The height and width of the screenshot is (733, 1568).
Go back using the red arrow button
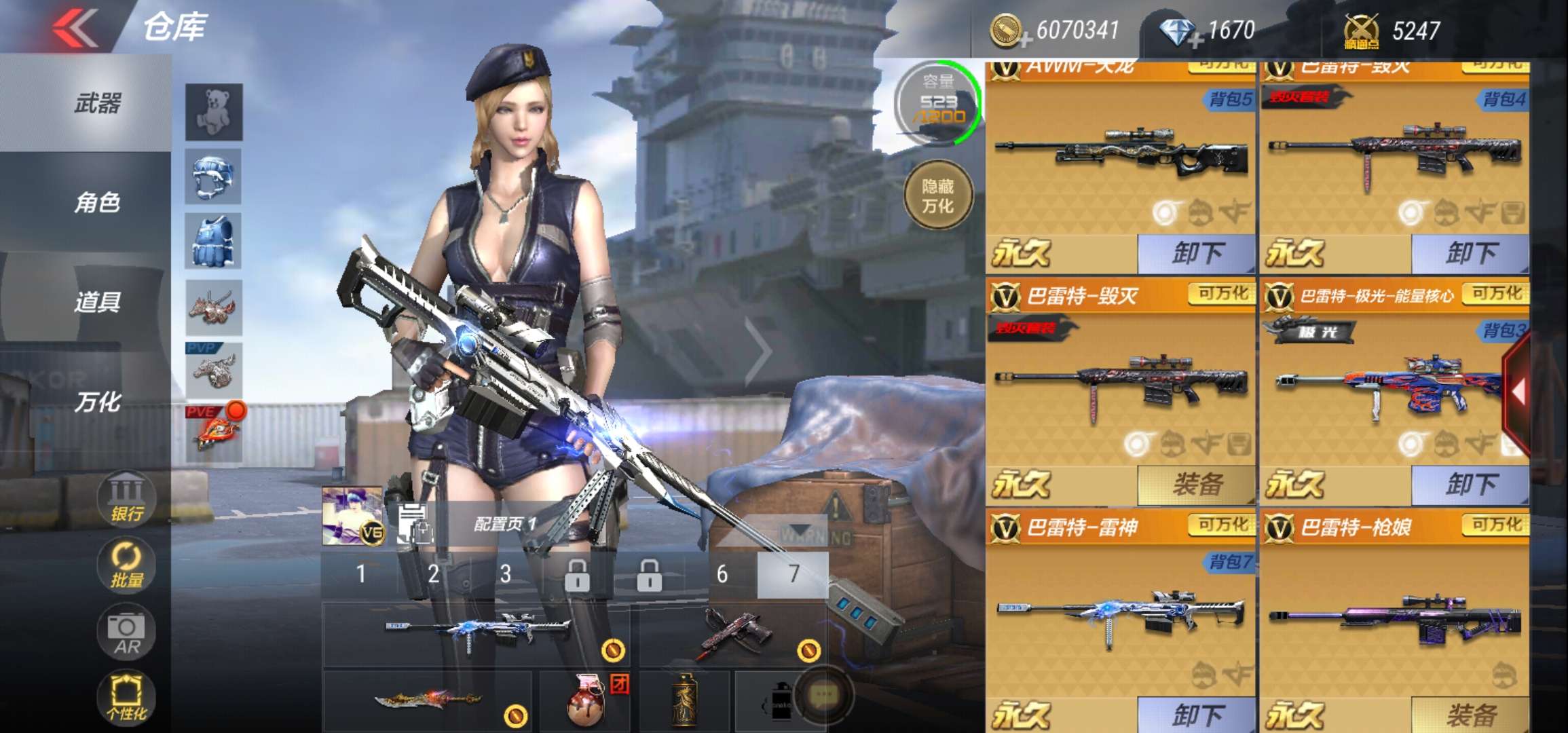pos(76,29)
